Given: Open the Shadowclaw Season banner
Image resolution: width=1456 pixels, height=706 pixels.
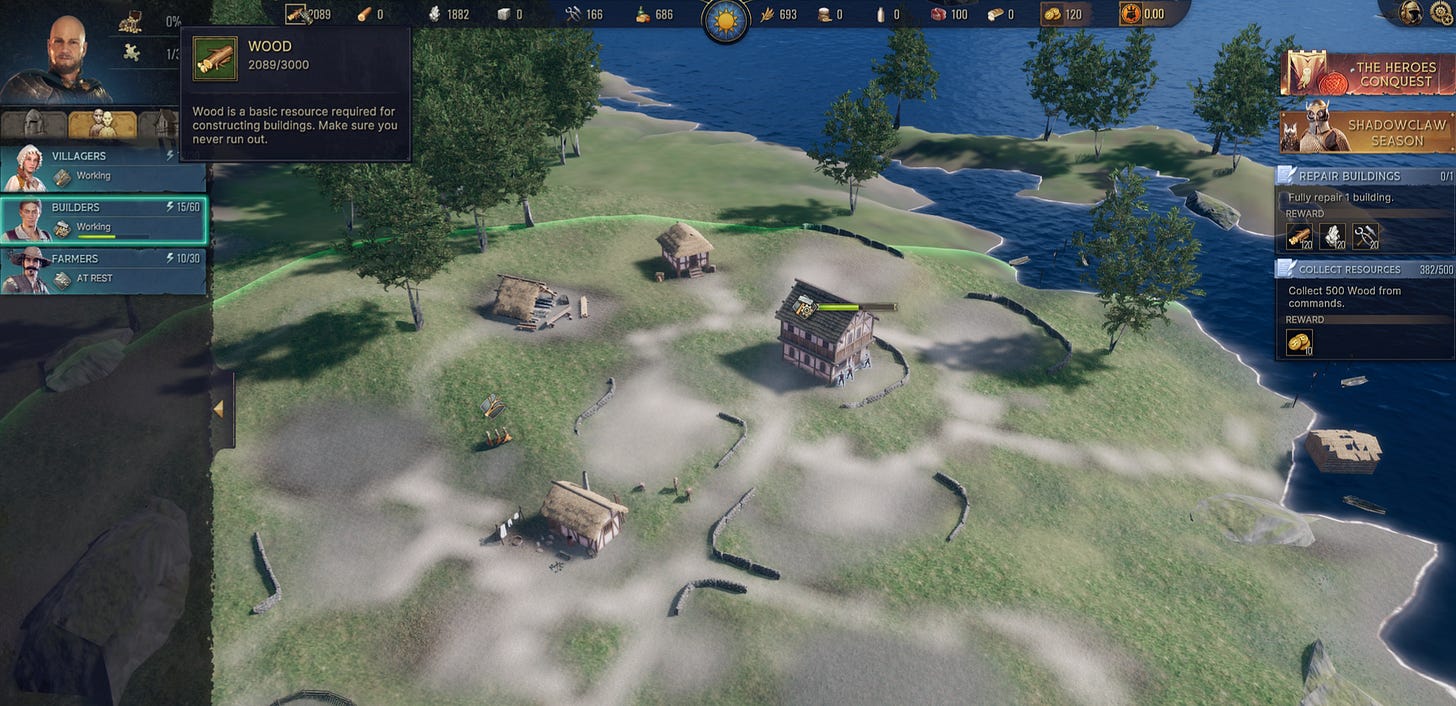Looking at the screenshot, I should pyautogui.click(x=1366, y=132).
